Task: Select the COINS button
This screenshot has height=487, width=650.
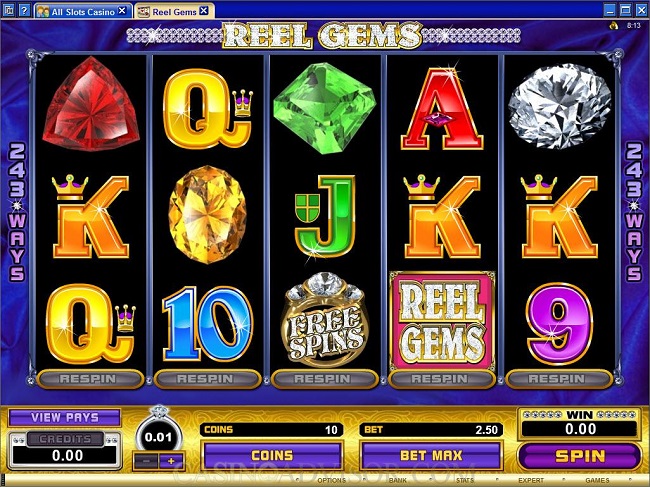Action: pos(272,455)
